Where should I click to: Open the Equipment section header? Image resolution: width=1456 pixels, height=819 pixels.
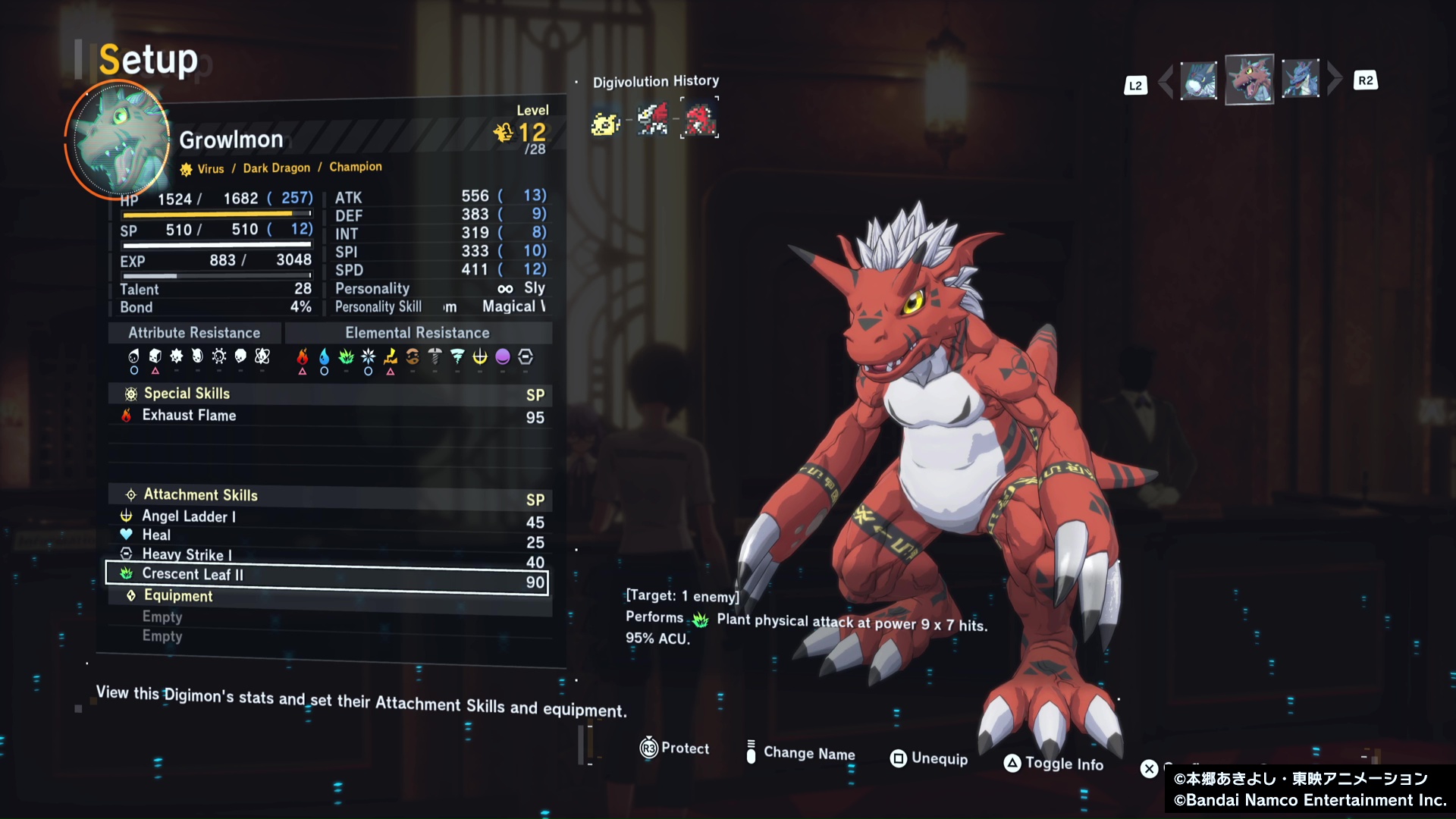[178, 596]
